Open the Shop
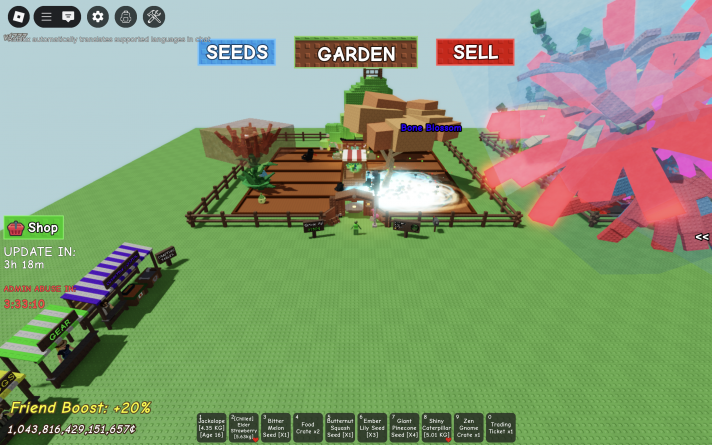The height and width of the screenshot is (445, 712). 34,227
